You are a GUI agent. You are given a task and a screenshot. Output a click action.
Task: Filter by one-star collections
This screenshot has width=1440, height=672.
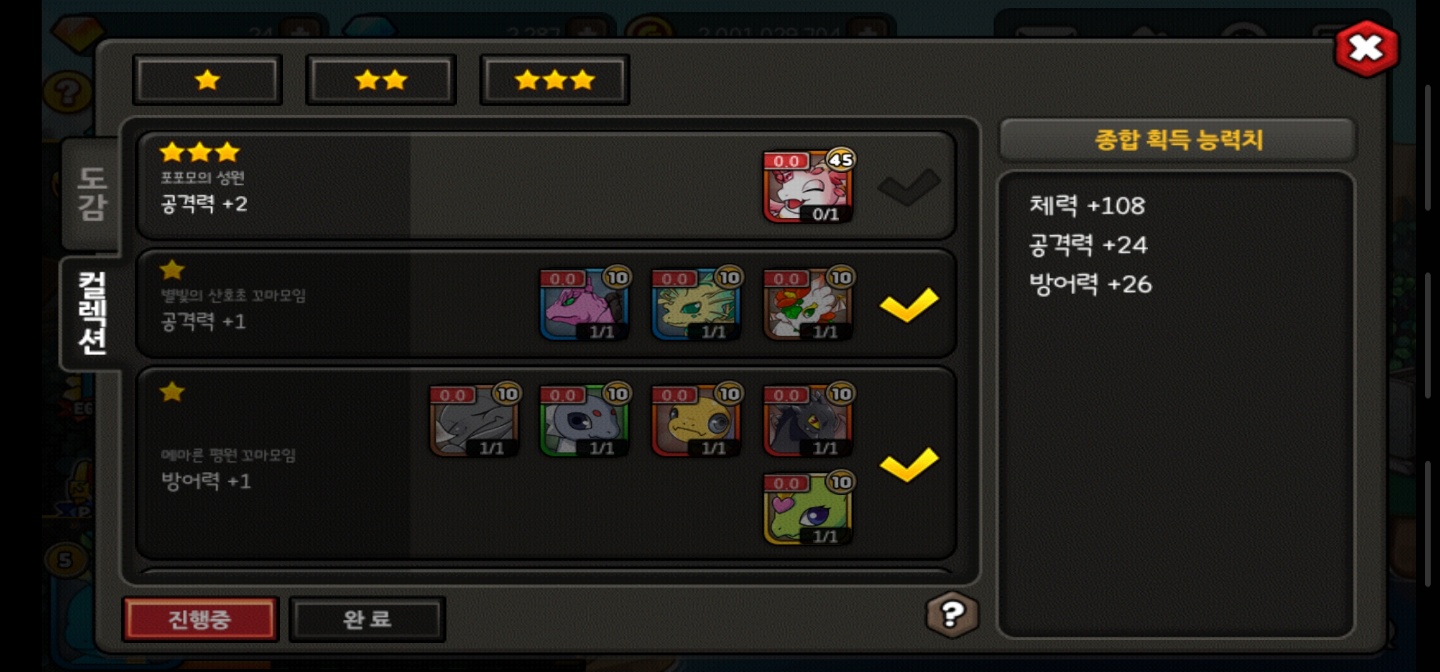208,80
